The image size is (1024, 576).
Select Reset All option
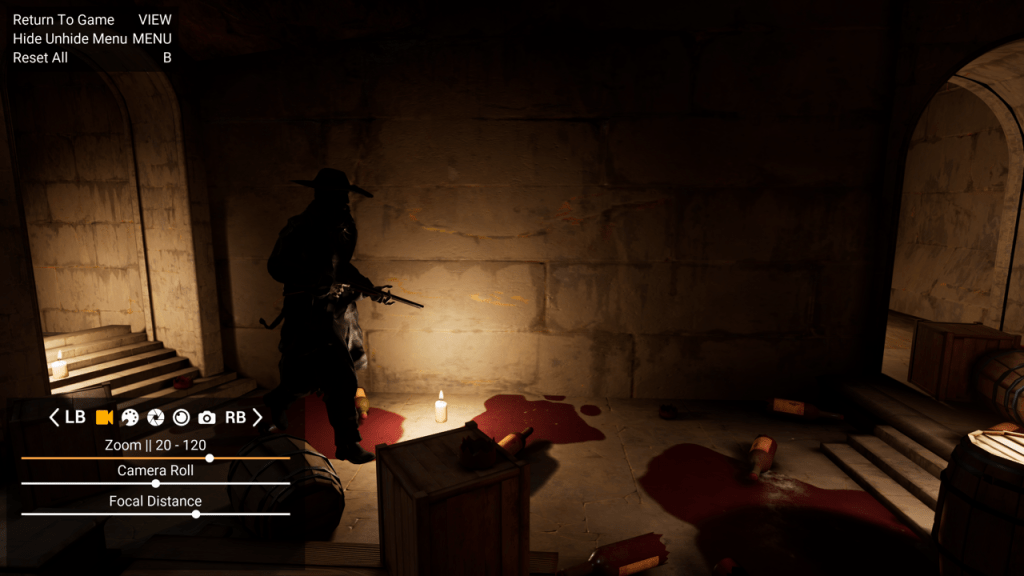40,58
